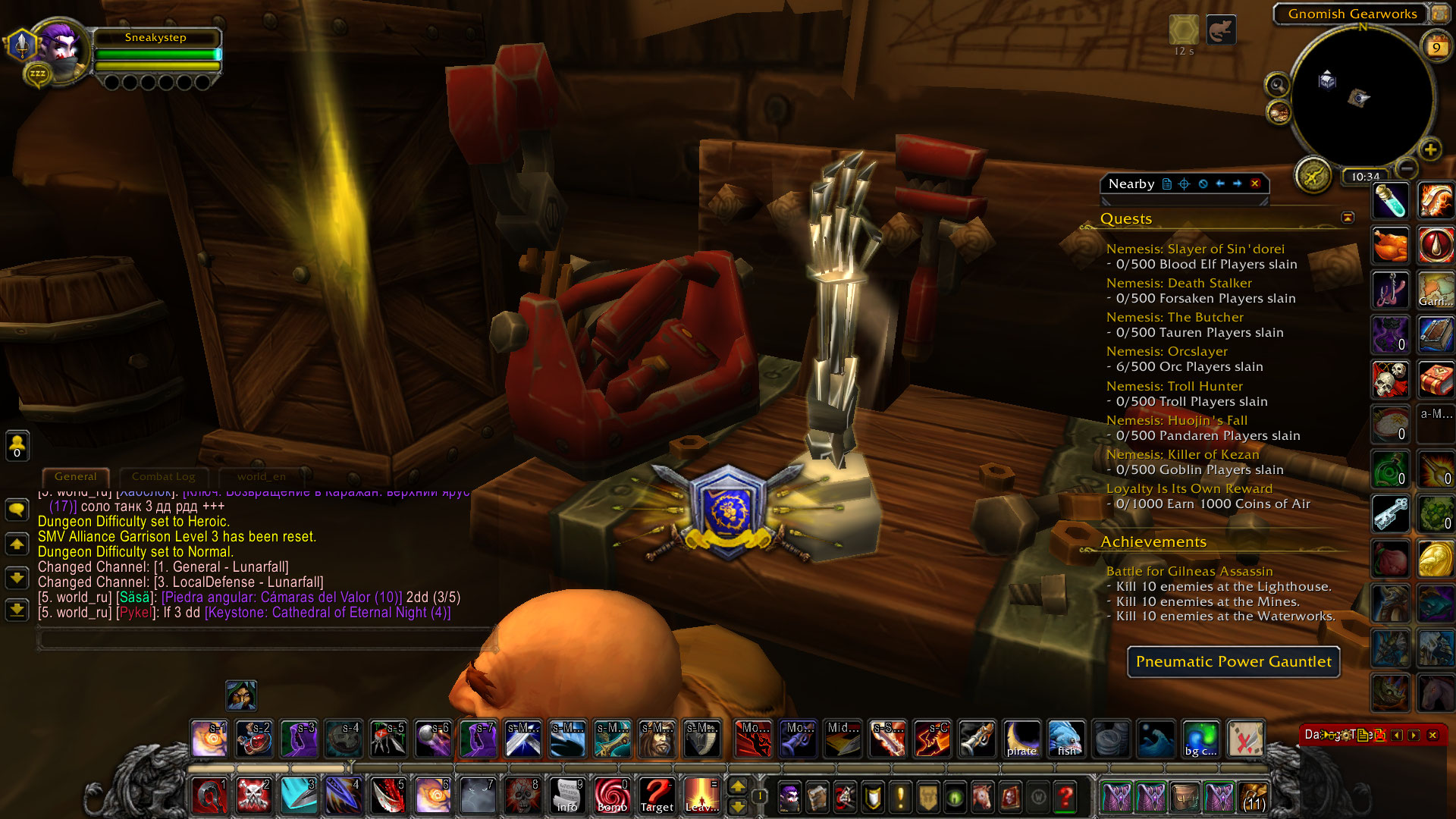The height and width of the screenshot is (819, 1456).
Task: Open the calendar showing day 9
Action: [x=1436, y=47]
